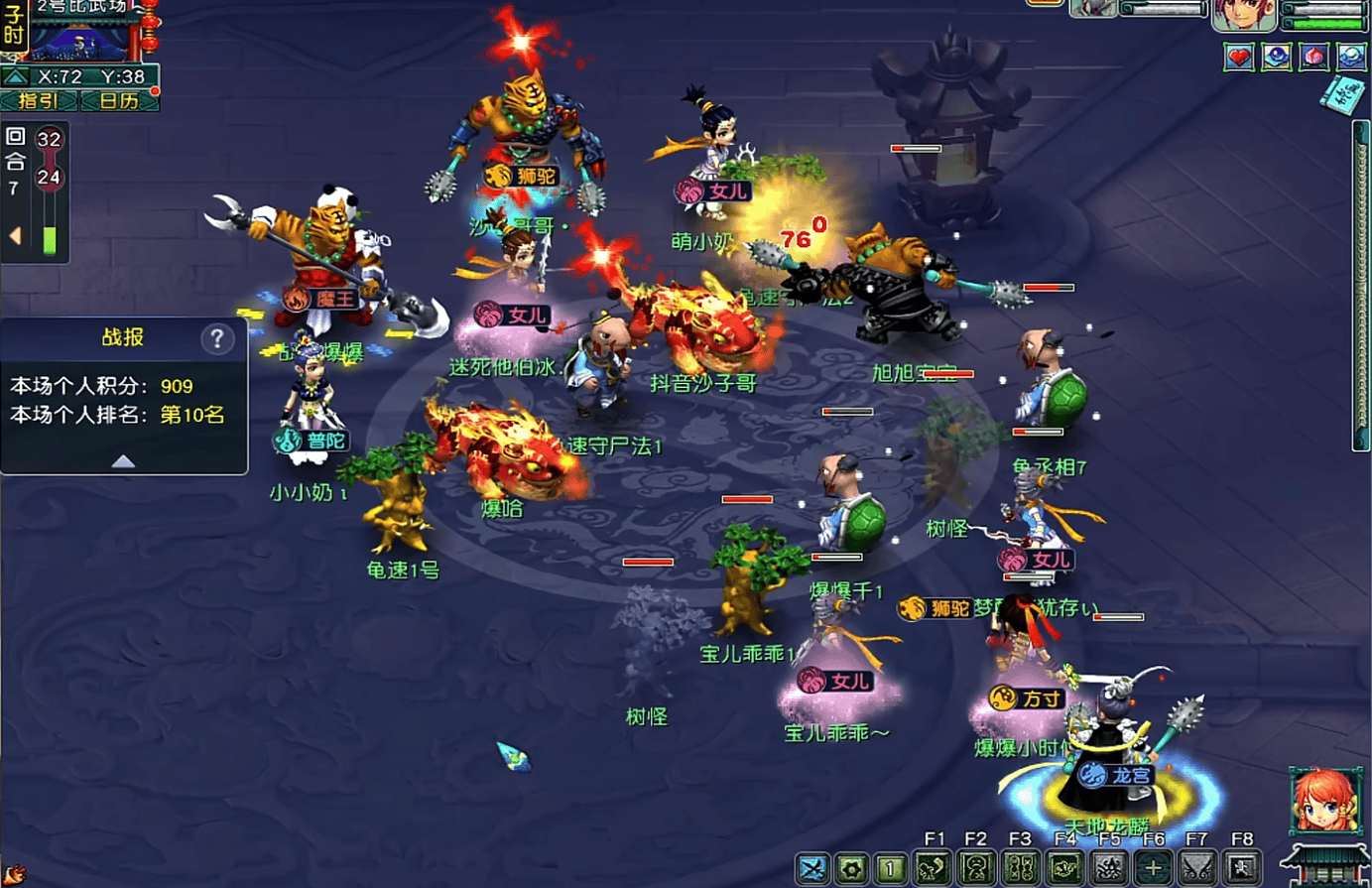Open the gear icon in bottom toolbar
The height and width of the screenshot is (888, 1372).
[851, 869]
